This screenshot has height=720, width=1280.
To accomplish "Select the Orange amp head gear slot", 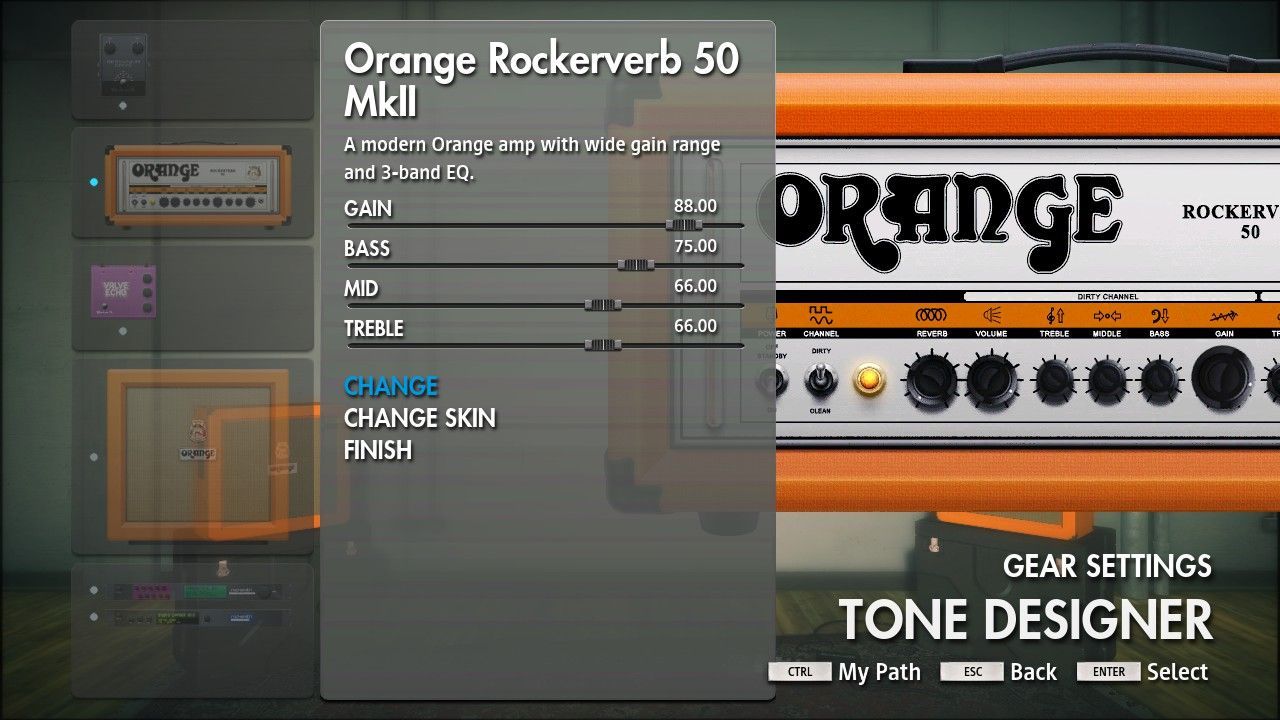I will 192,182.
